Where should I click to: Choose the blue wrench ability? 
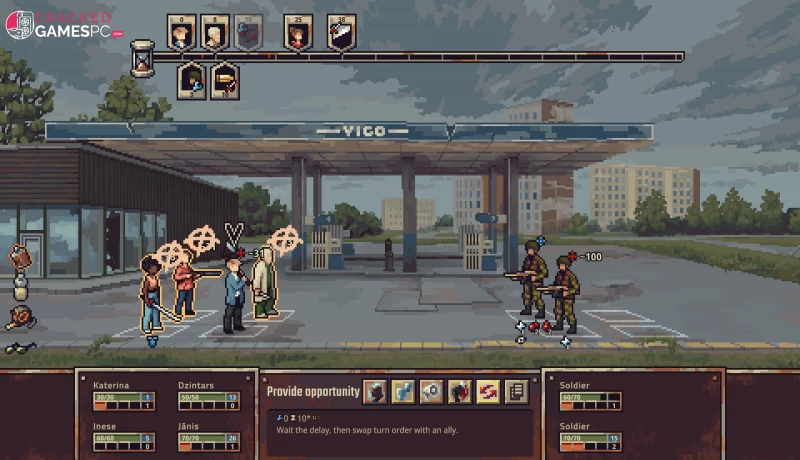coord(403,391)
